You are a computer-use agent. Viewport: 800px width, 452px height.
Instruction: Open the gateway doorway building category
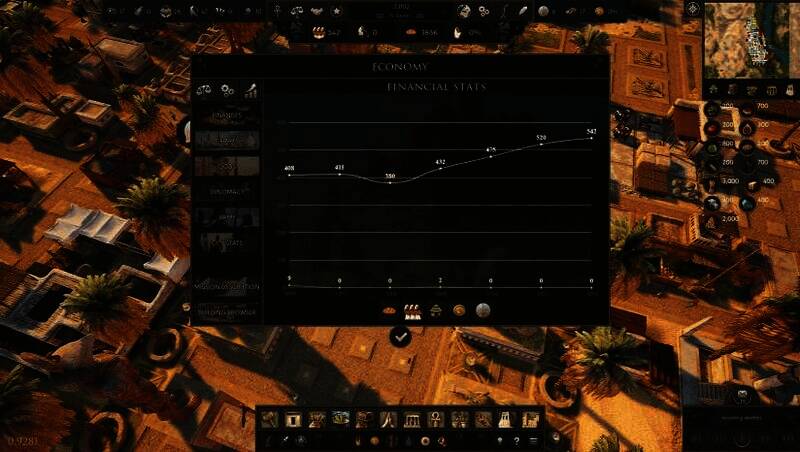[x=294, y=419]
